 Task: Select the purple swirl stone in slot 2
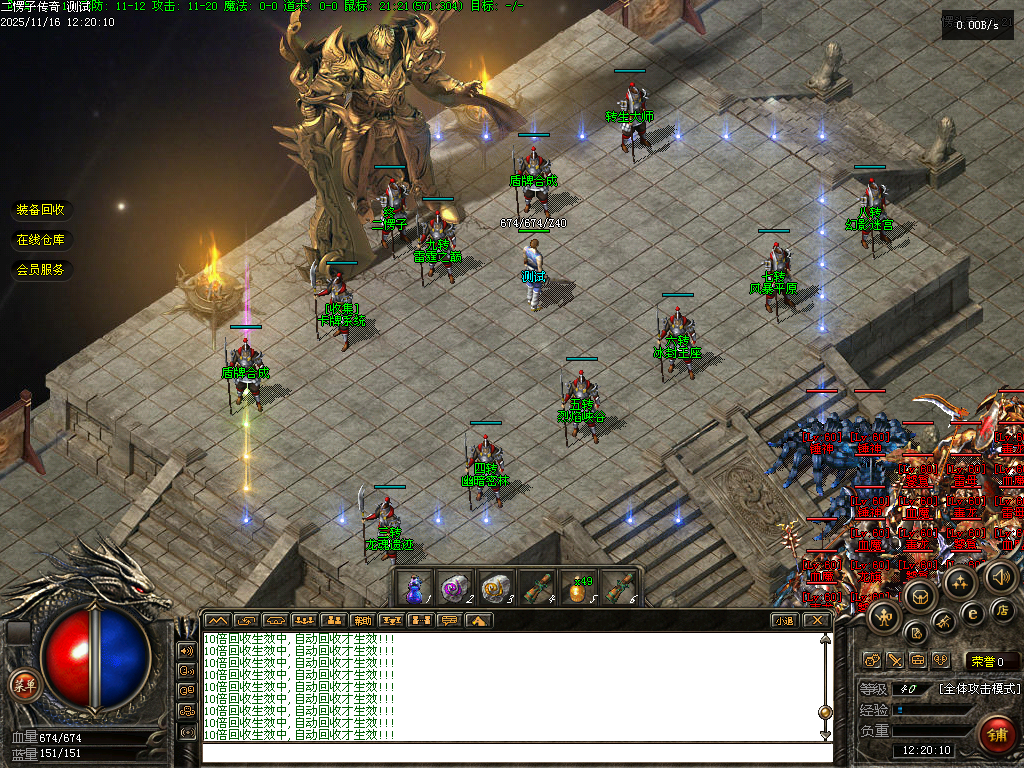tap(455, 588)
